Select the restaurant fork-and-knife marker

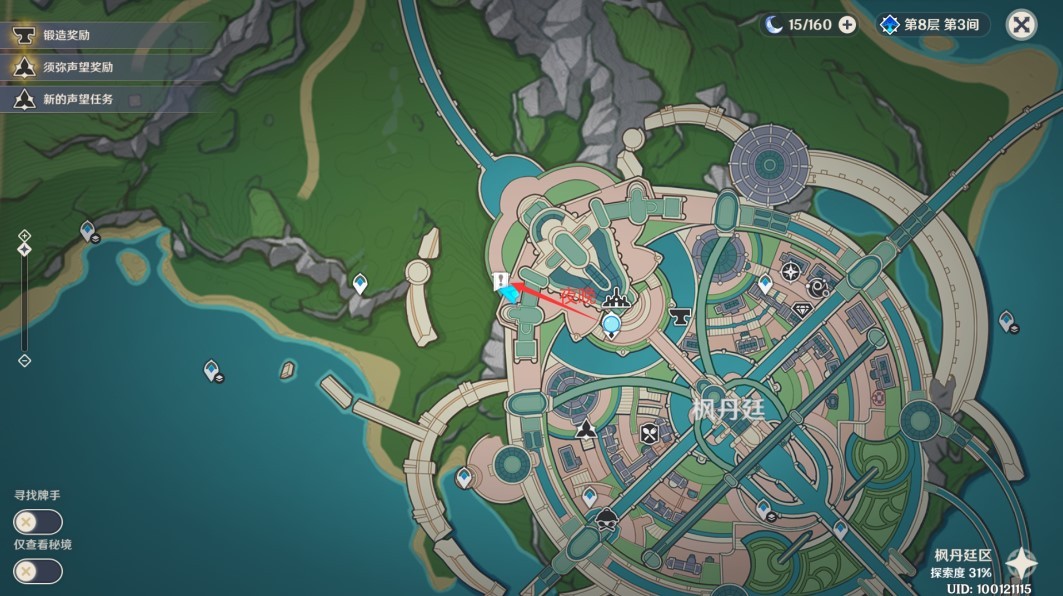(651, 433)
